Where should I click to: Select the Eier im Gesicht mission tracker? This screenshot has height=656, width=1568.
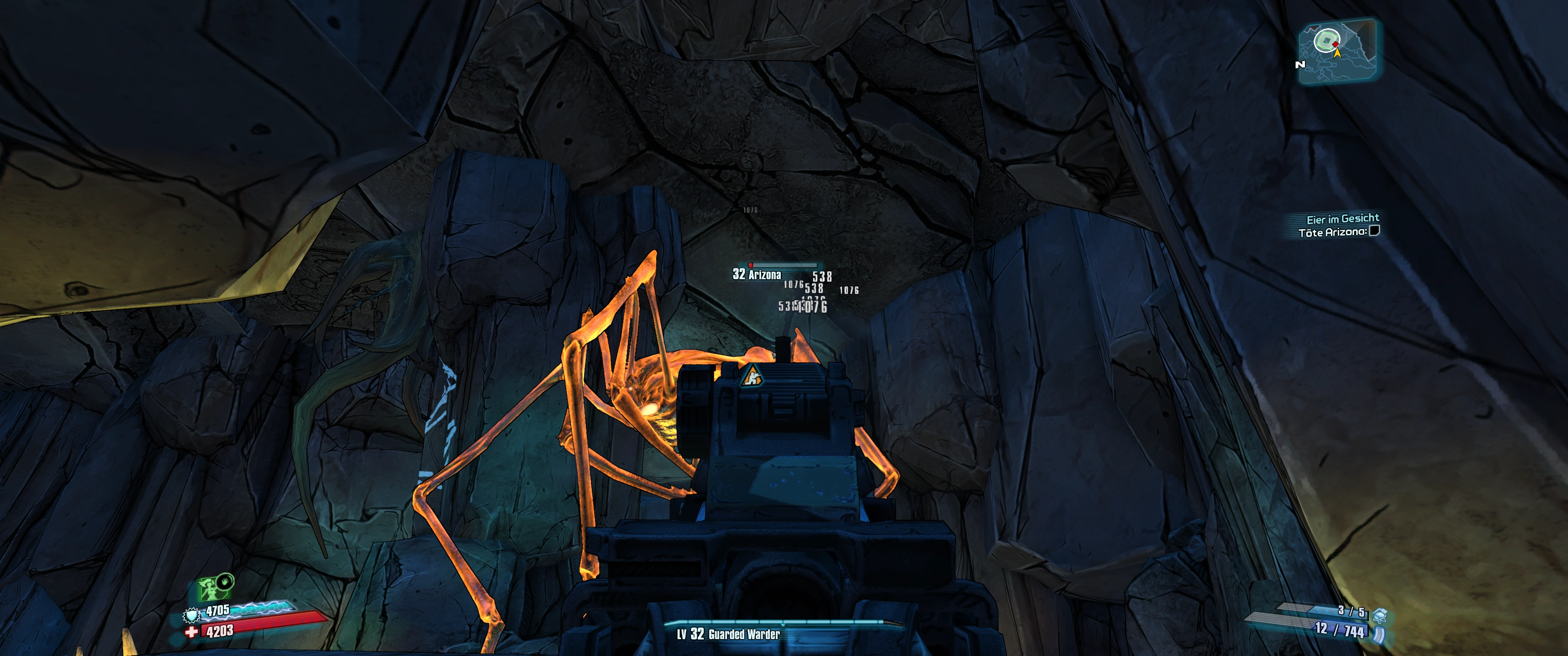tap(1342, 219)
